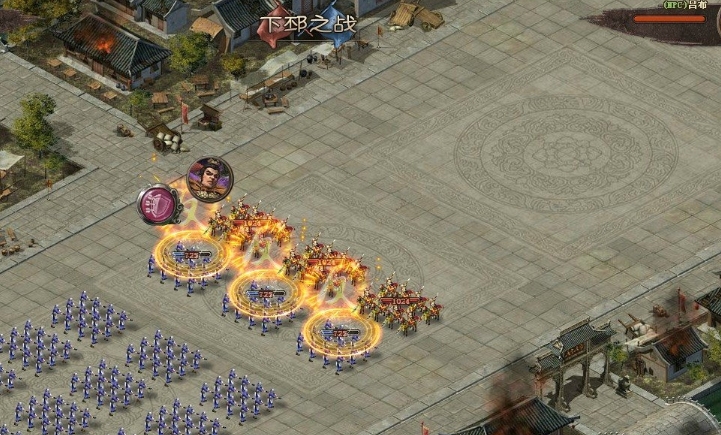Select the general's round portrait icon
Viewport: 721px width, 435px height.
click(x=209, y=179)
